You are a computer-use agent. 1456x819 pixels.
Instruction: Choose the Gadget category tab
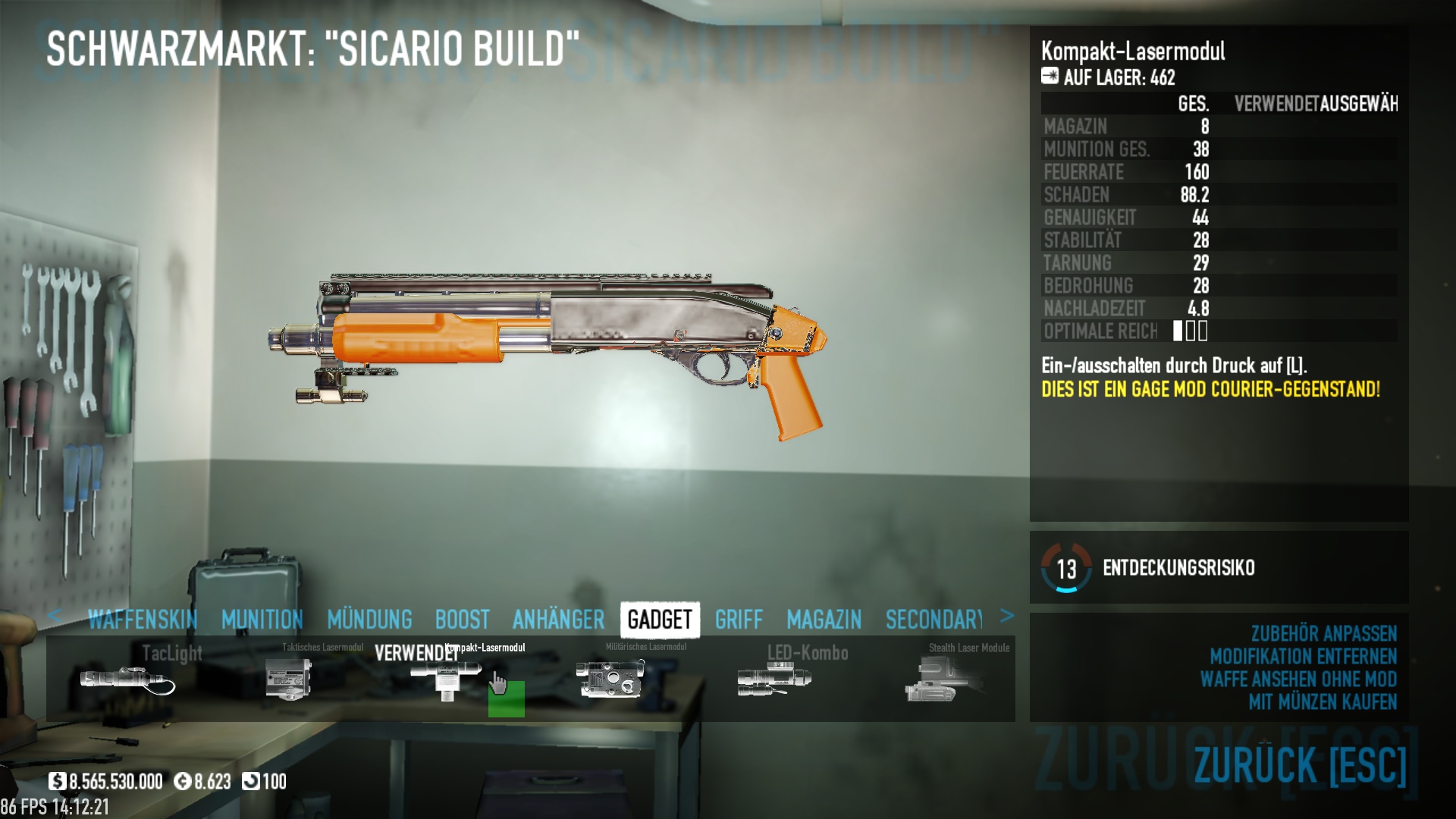click(x=660, y=620)
